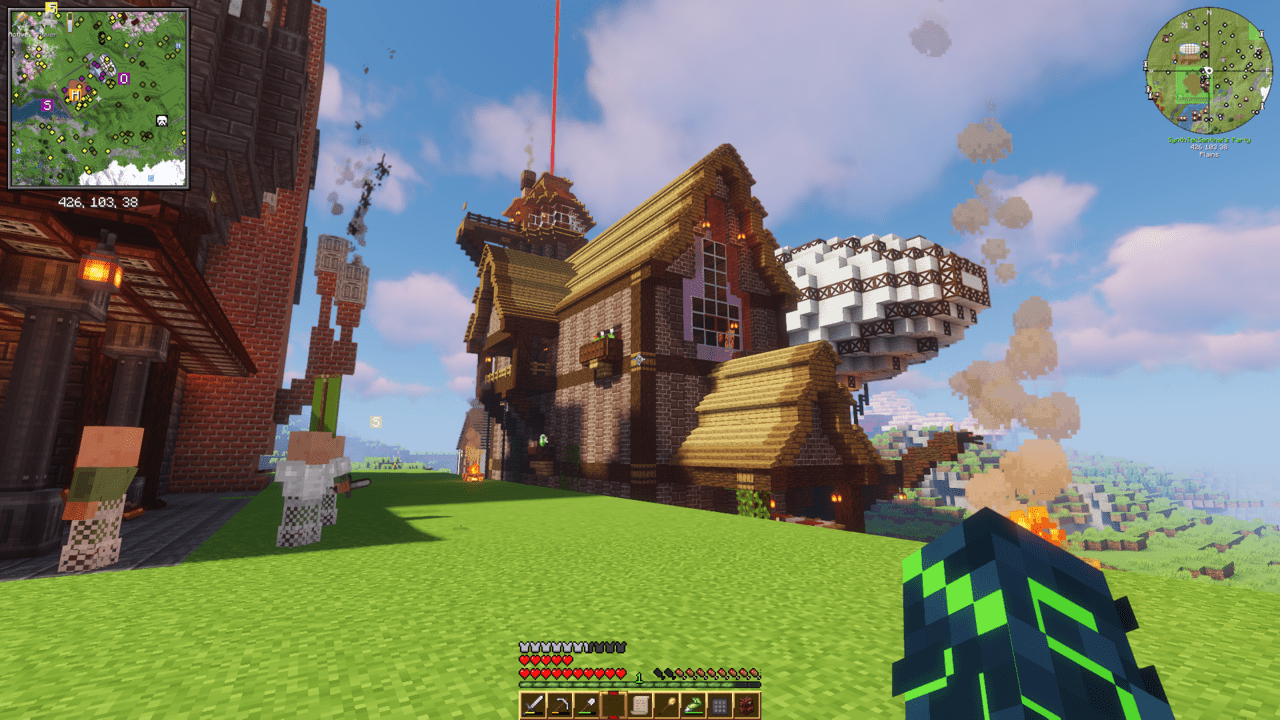
Task: Click the empty selected hotbar slot
Action: [x=612, y=704]
